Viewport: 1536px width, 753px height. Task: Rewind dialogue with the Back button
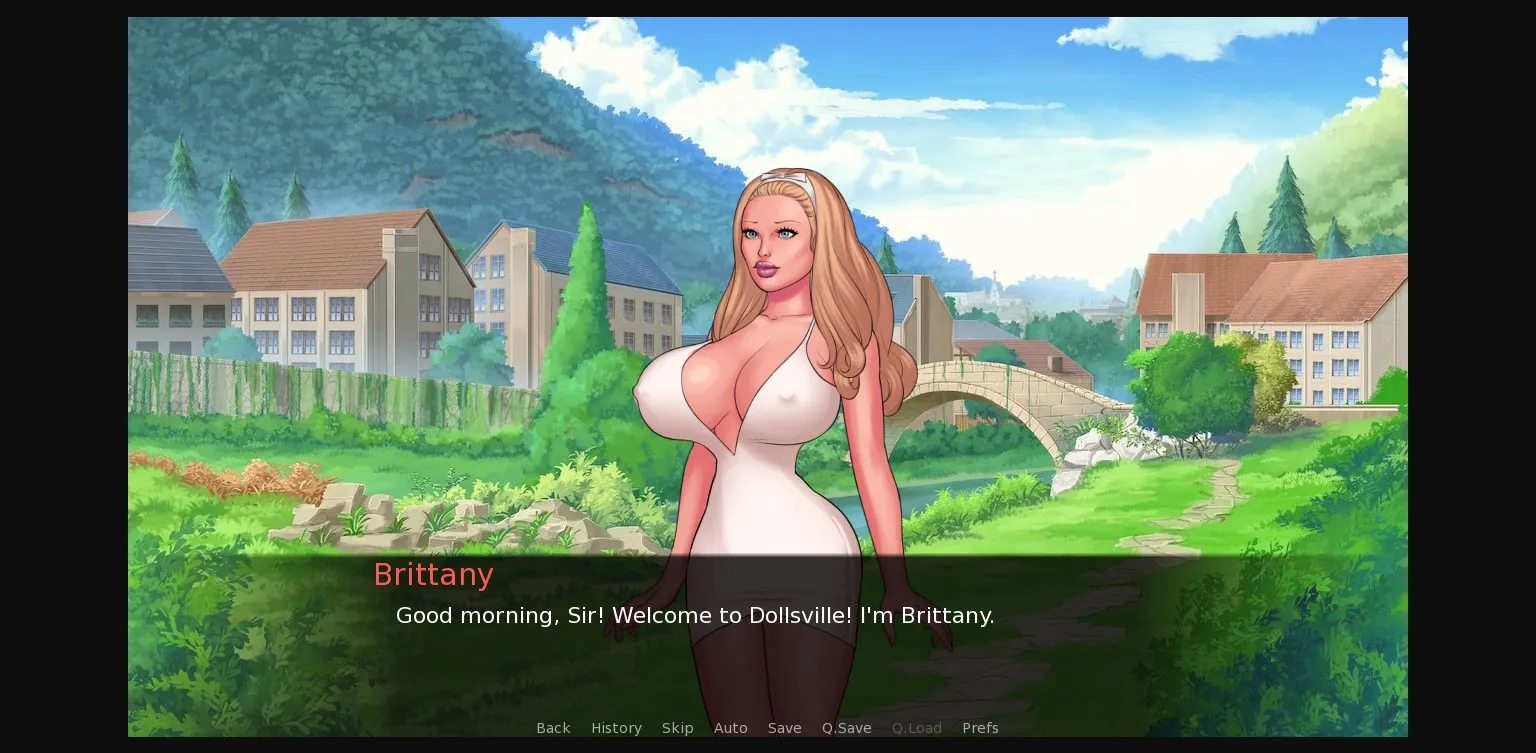[x=553, y=728]
